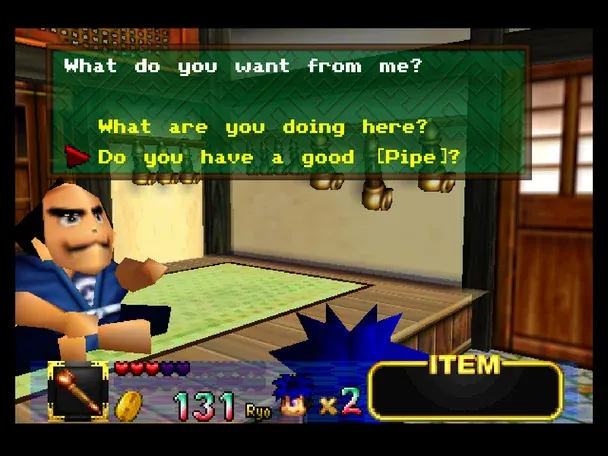Image resolution: width=608 pixels, height=456 pixels.
Task: Select "Do you have a good [Pipe]?" option
Action: click(279, 157)
